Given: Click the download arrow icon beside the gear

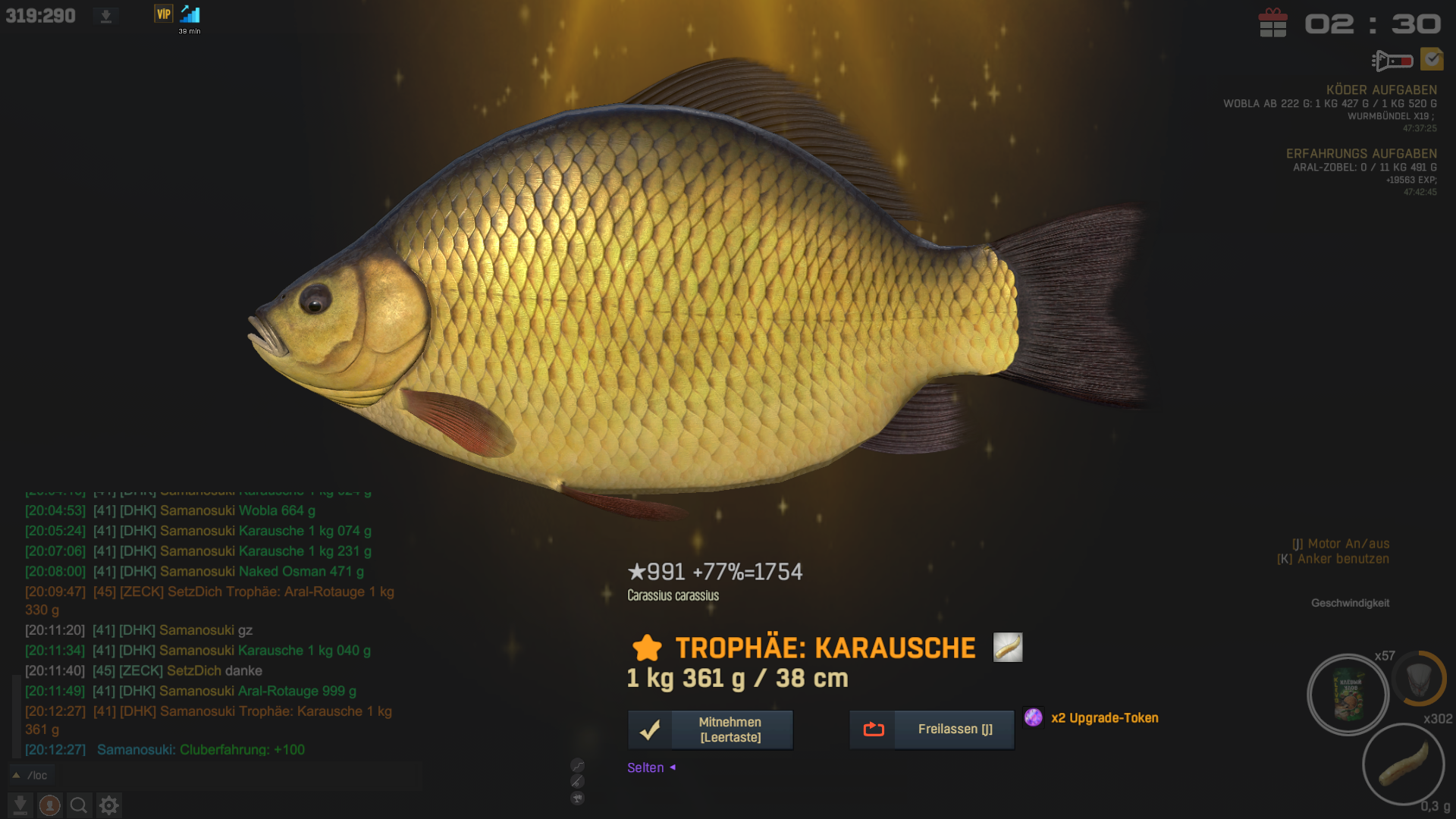Looking at the screenshot, I should coord(20,805).
